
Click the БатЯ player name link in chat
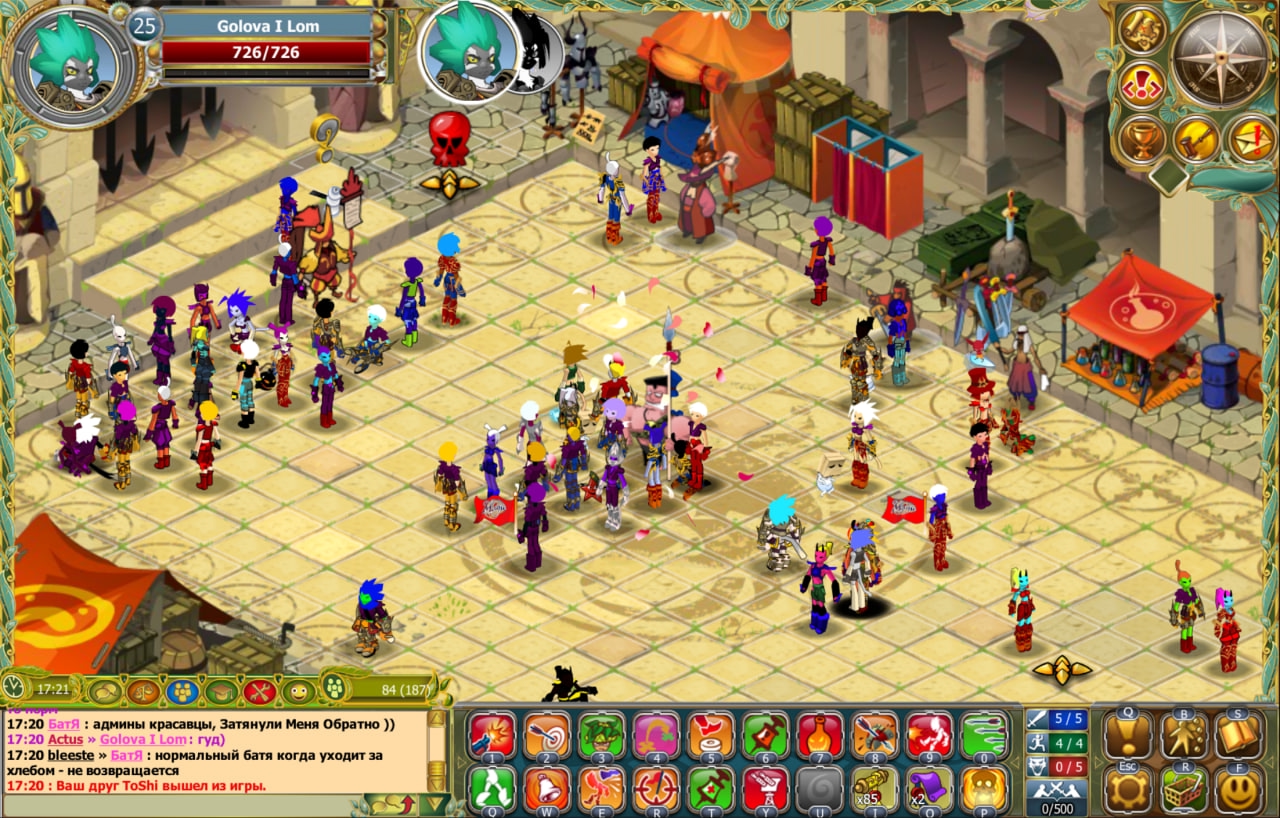[63, 724]
